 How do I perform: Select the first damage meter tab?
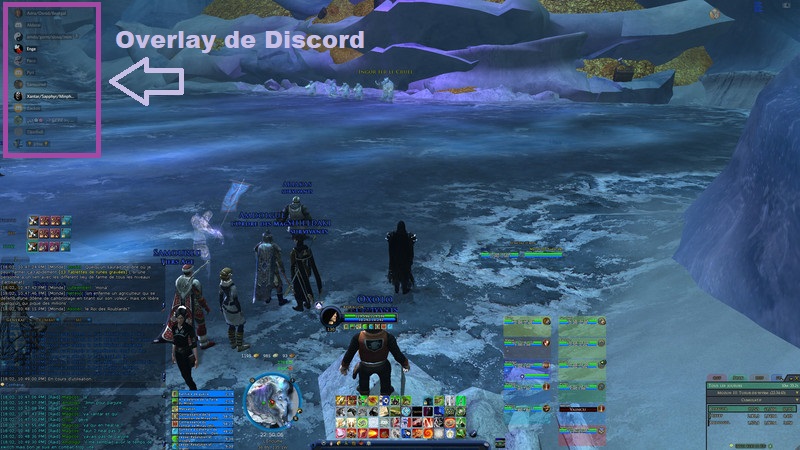click(x=714, y=379)
